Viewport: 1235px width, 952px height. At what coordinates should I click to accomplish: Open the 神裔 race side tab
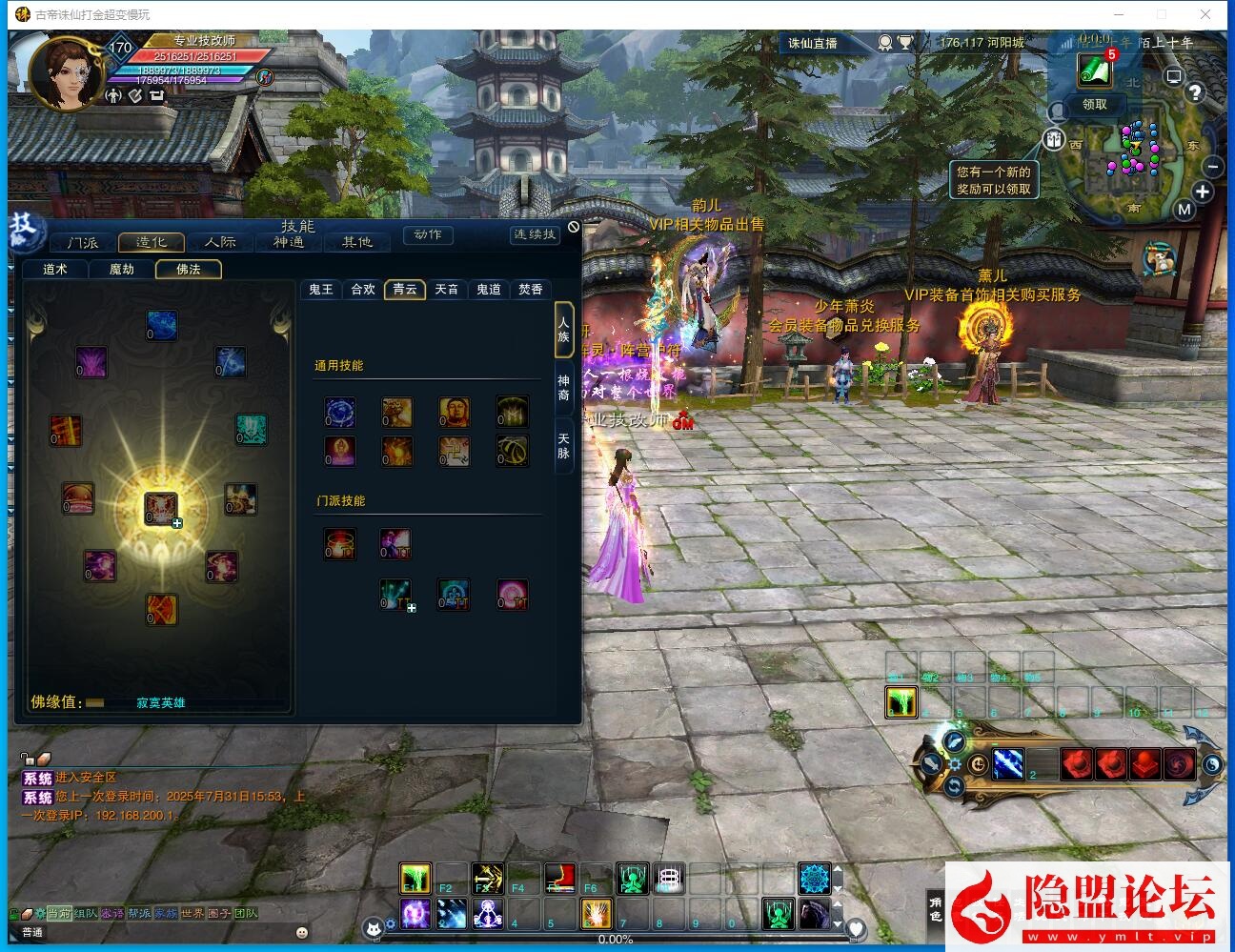563,388
